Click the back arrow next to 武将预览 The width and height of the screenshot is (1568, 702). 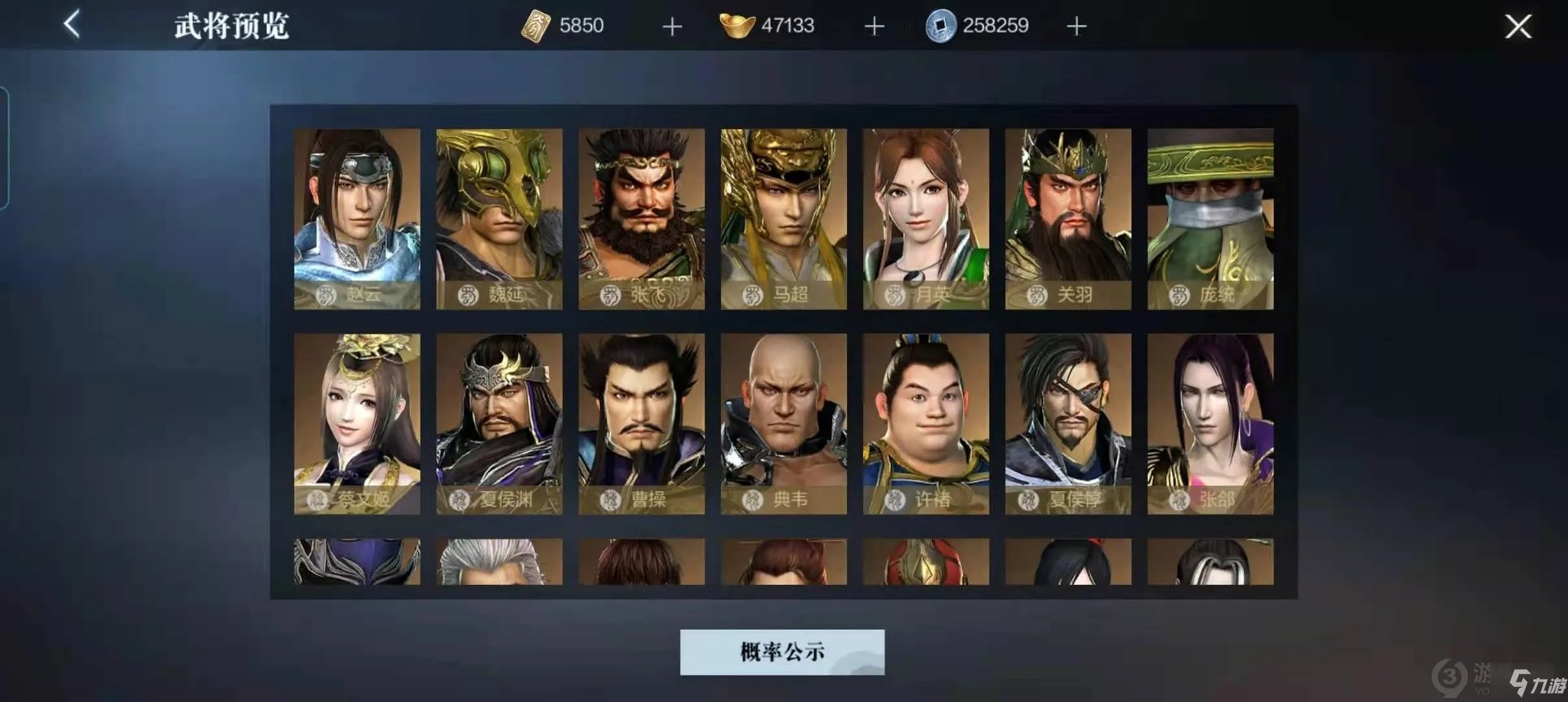[x=72, y=24]
